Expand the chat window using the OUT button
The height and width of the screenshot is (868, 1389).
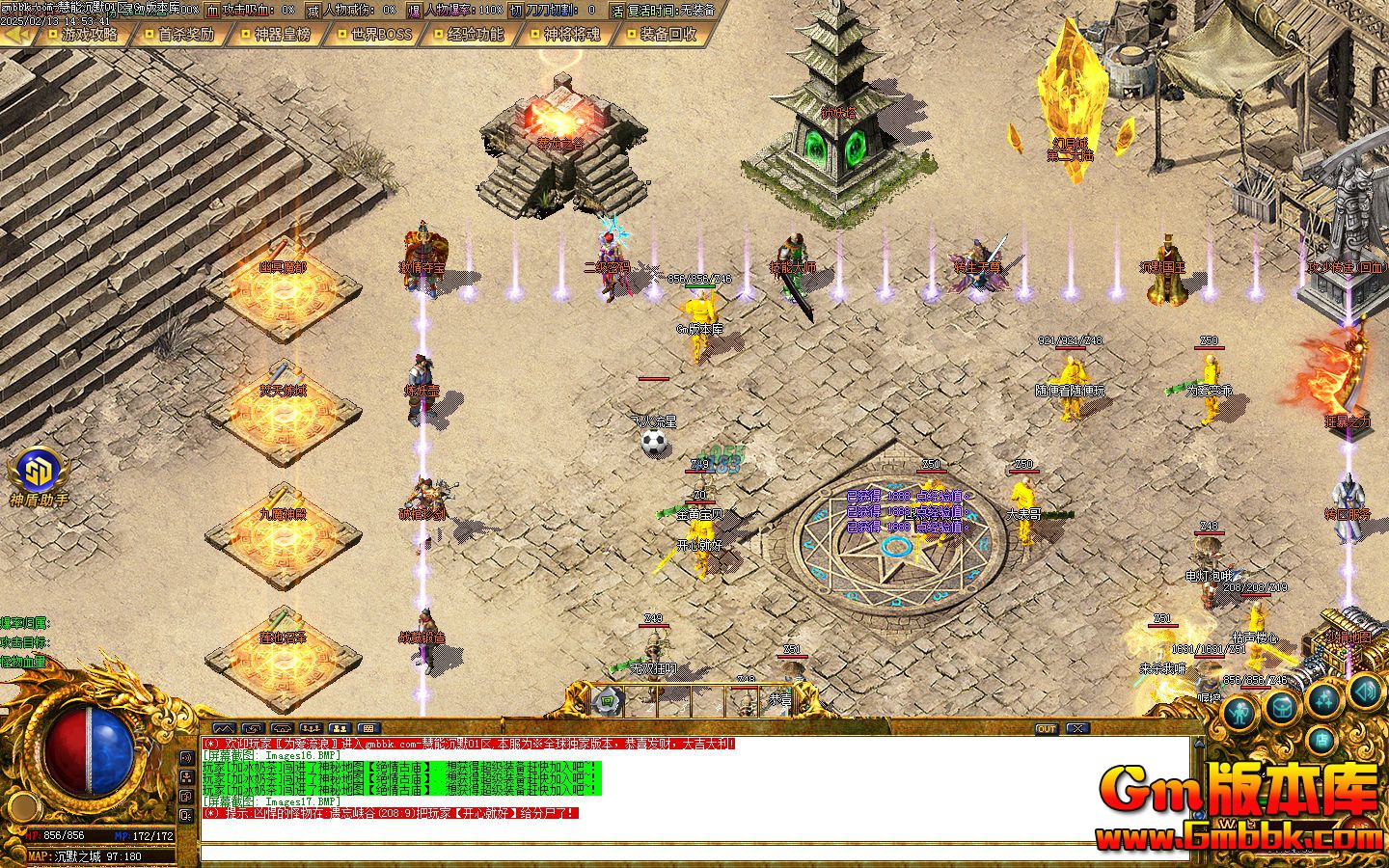tap(1047, 729)
